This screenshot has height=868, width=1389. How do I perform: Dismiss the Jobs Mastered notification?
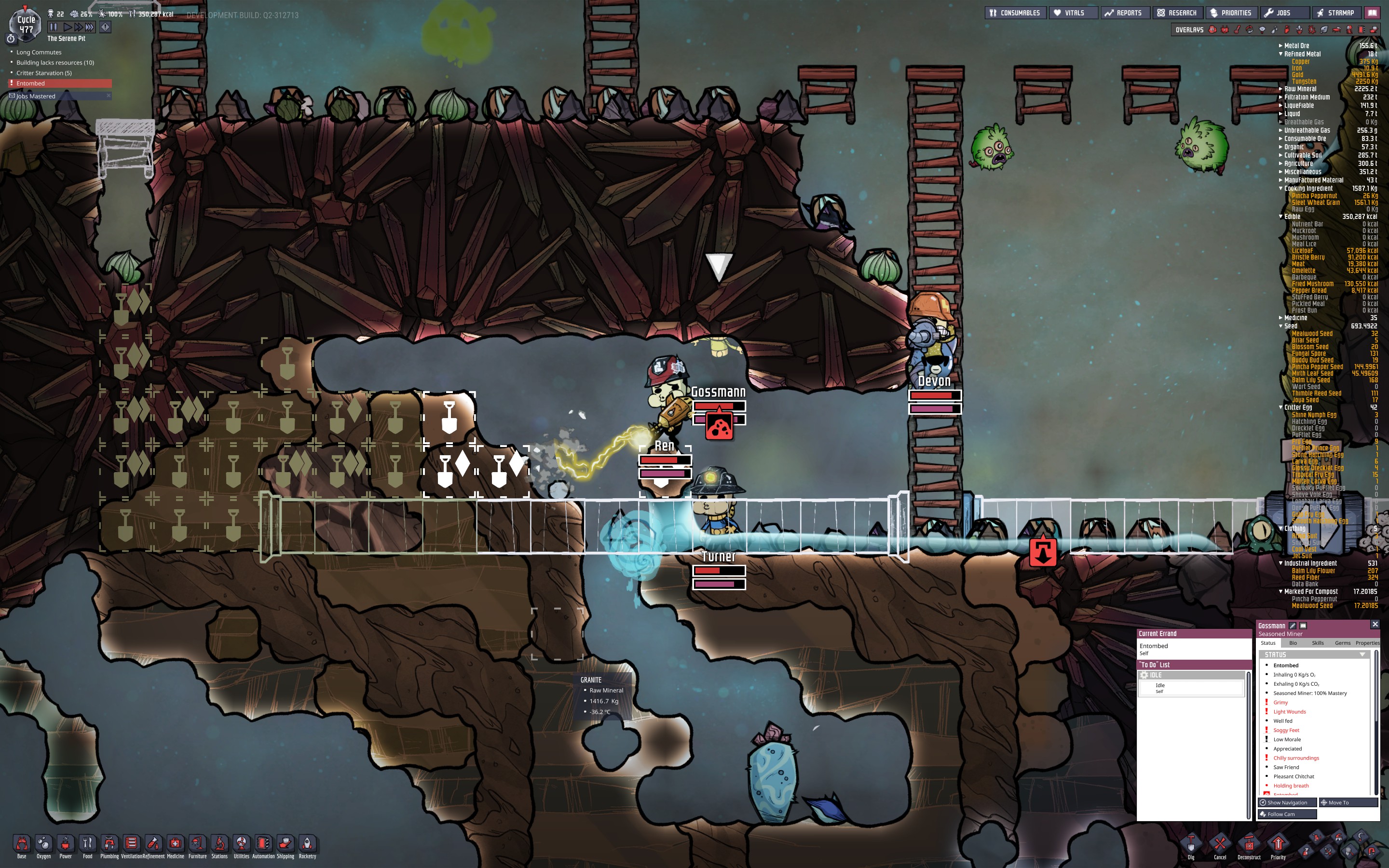point(109,96)
